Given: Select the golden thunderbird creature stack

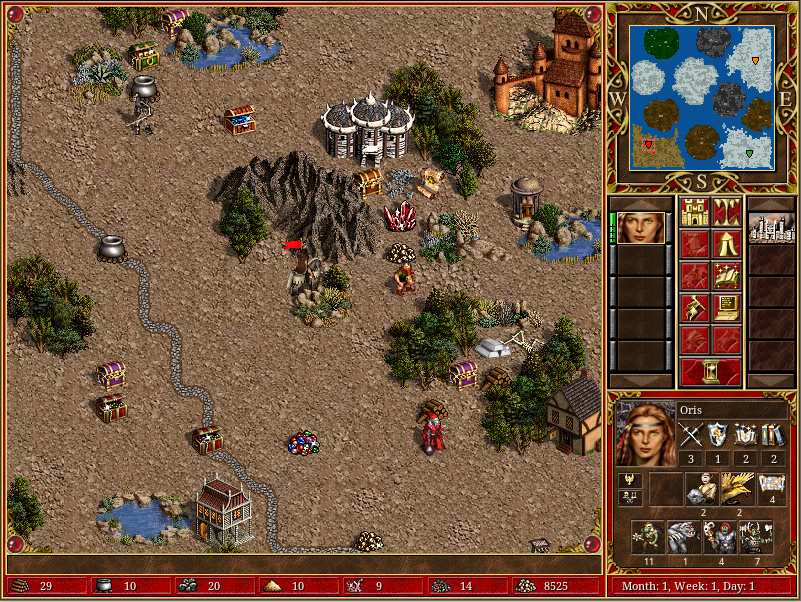Looking at the screenshot, I should click(x=738, y=488).
